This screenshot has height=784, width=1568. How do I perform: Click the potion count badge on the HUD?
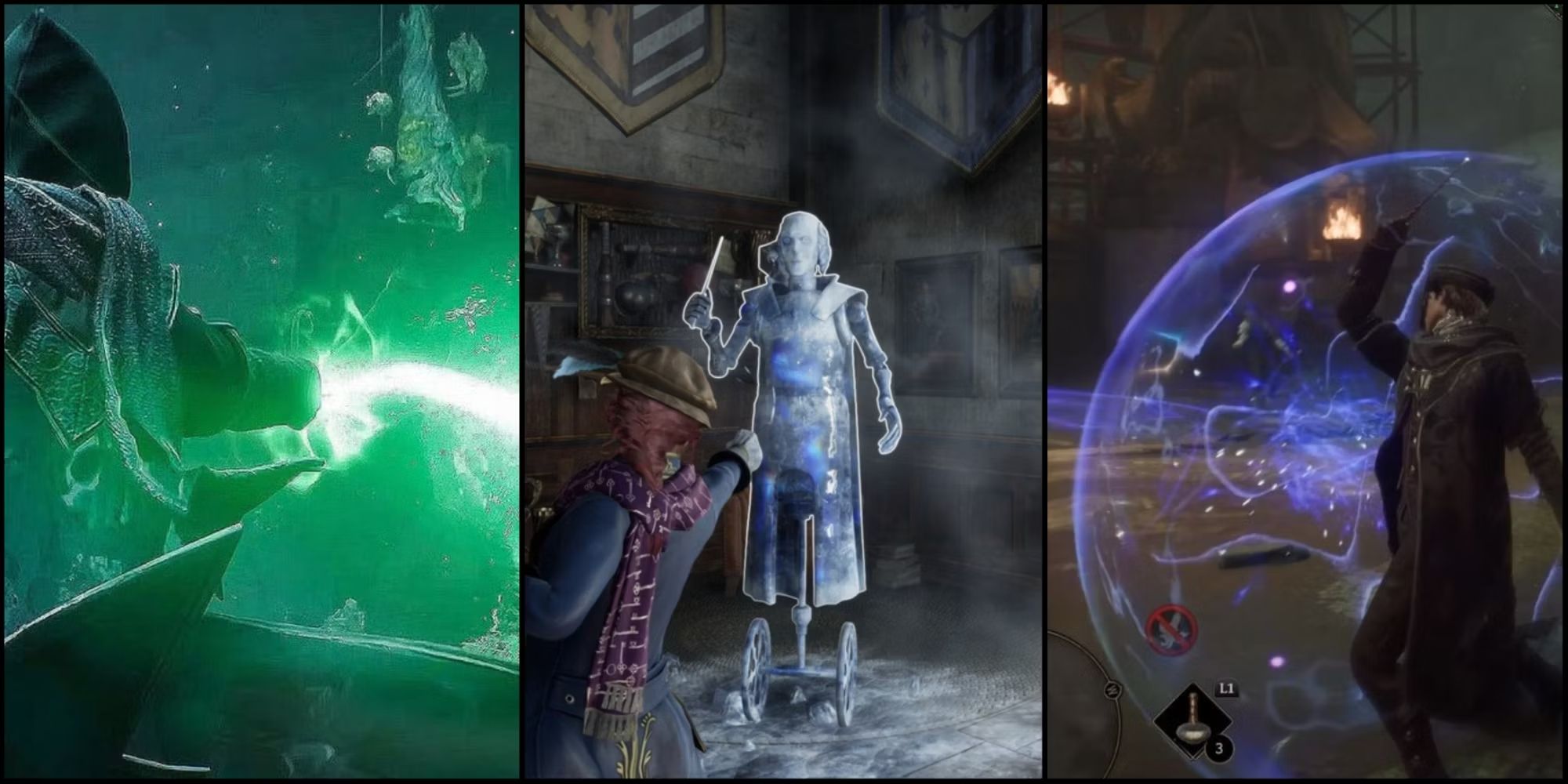click(x=1219, y=749)
